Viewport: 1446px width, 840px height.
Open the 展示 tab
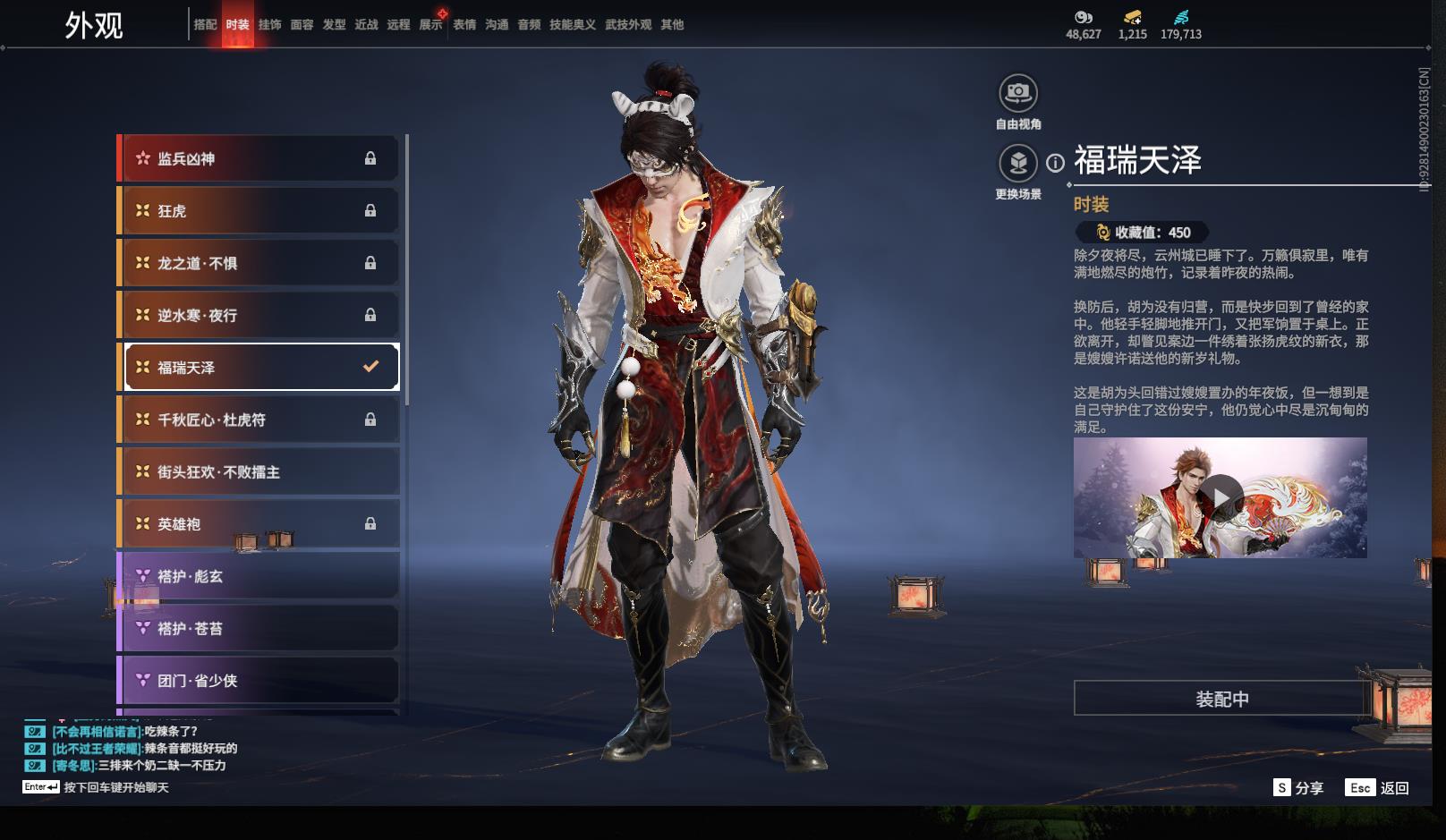click(430, 25)
